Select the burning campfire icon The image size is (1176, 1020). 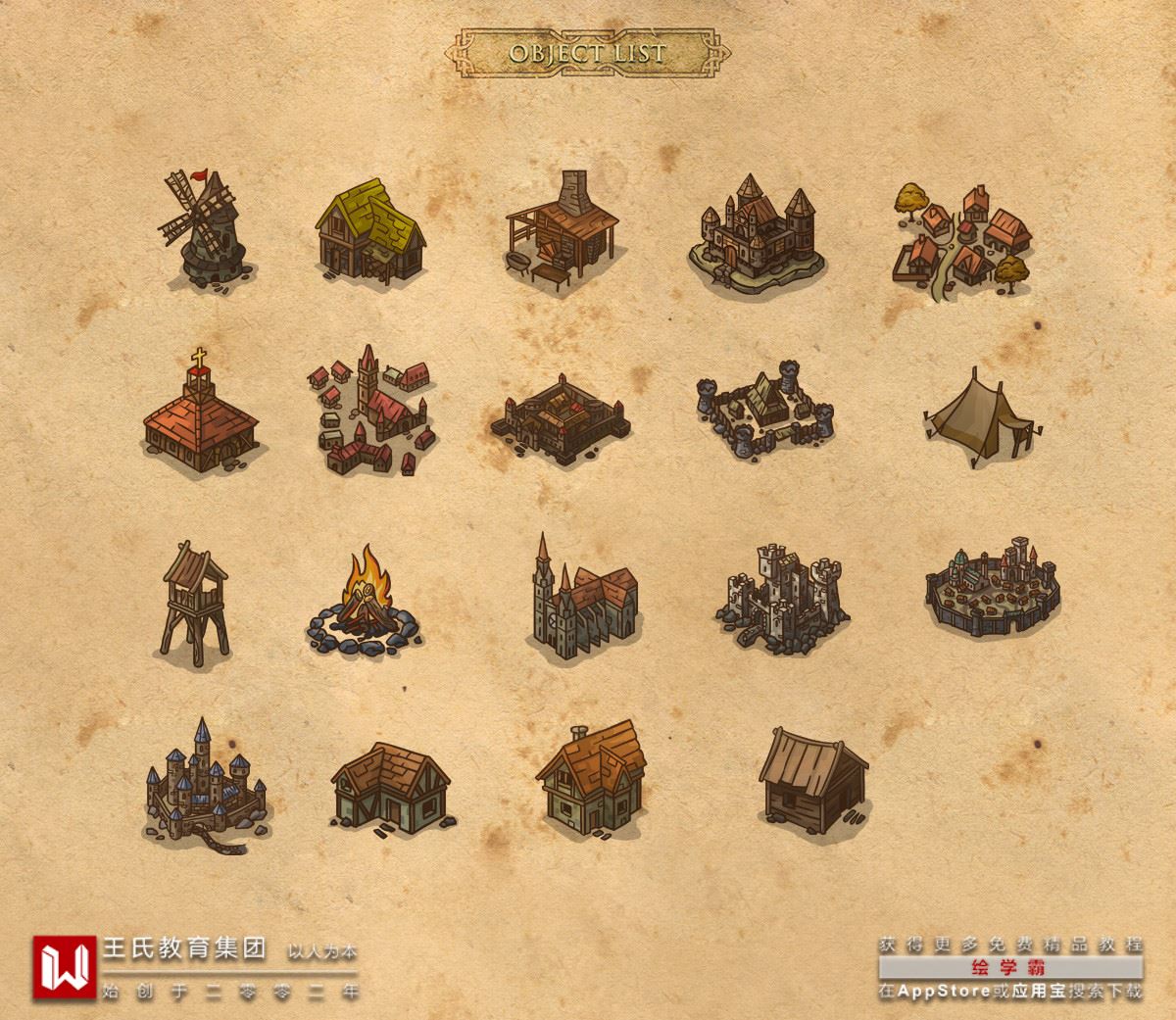pyautogui.click(x=360, y=603)
